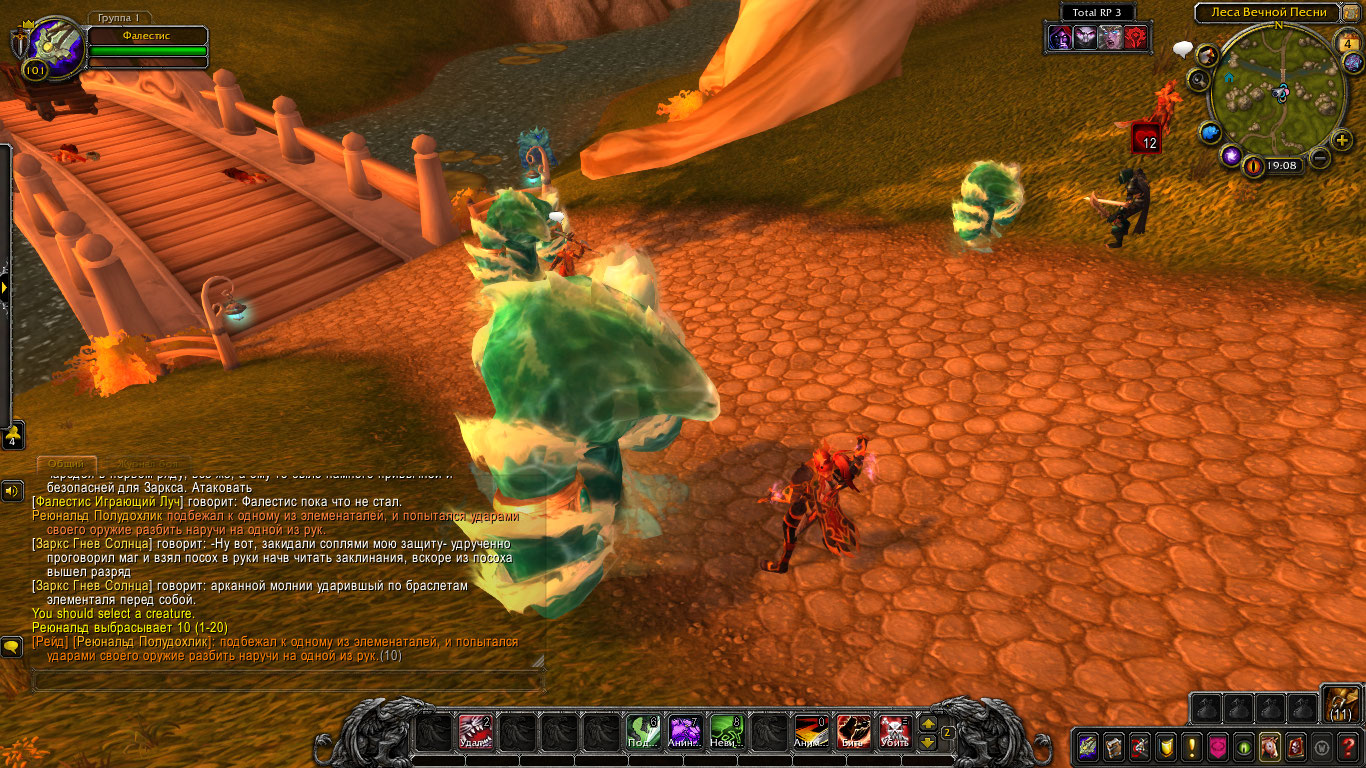Use the green Неви... ability icon
The image size is (1366, 768).
tap(726, 733)
